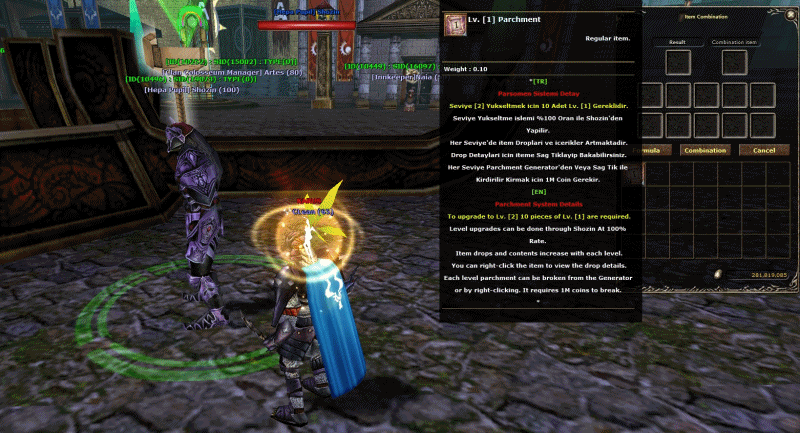Click the Combination button
Screen dimensions: 800x433
coord(705,150)
